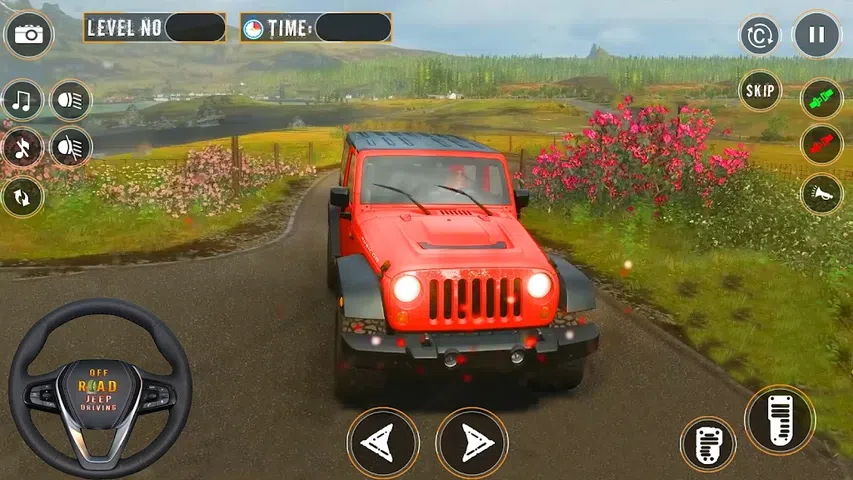Image resolution: width=853 pixels, height=480 pixels.
Task: Click the Off Road Jeep steering wheel
Action: tap(100, 388)
